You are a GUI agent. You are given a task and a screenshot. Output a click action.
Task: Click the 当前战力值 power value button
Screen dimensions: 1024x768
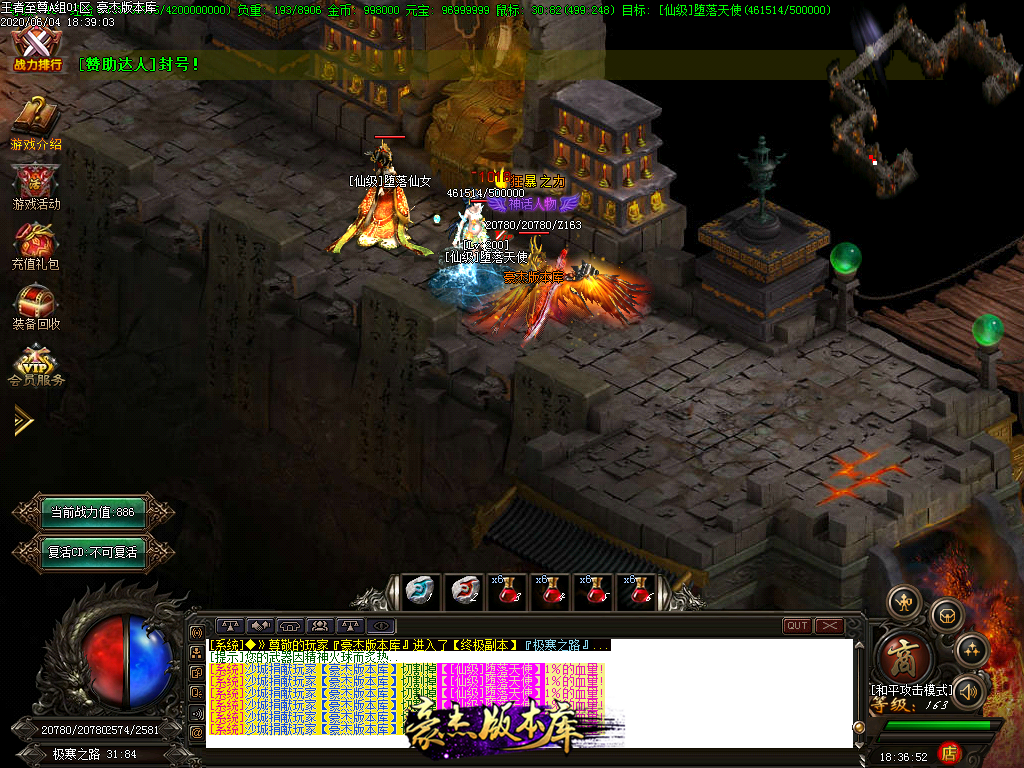(x=91, y=512)
